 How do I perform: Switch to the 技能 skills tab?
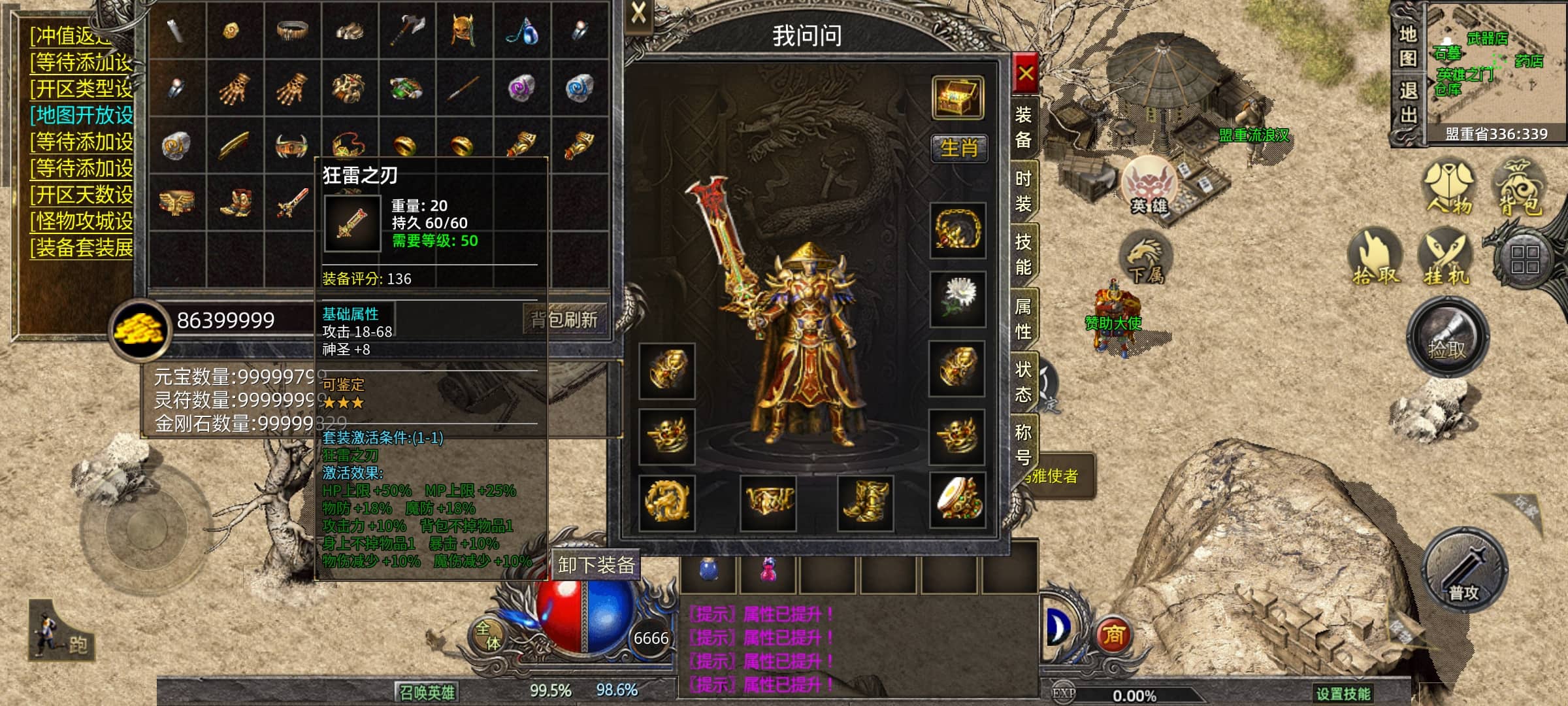1023,255
